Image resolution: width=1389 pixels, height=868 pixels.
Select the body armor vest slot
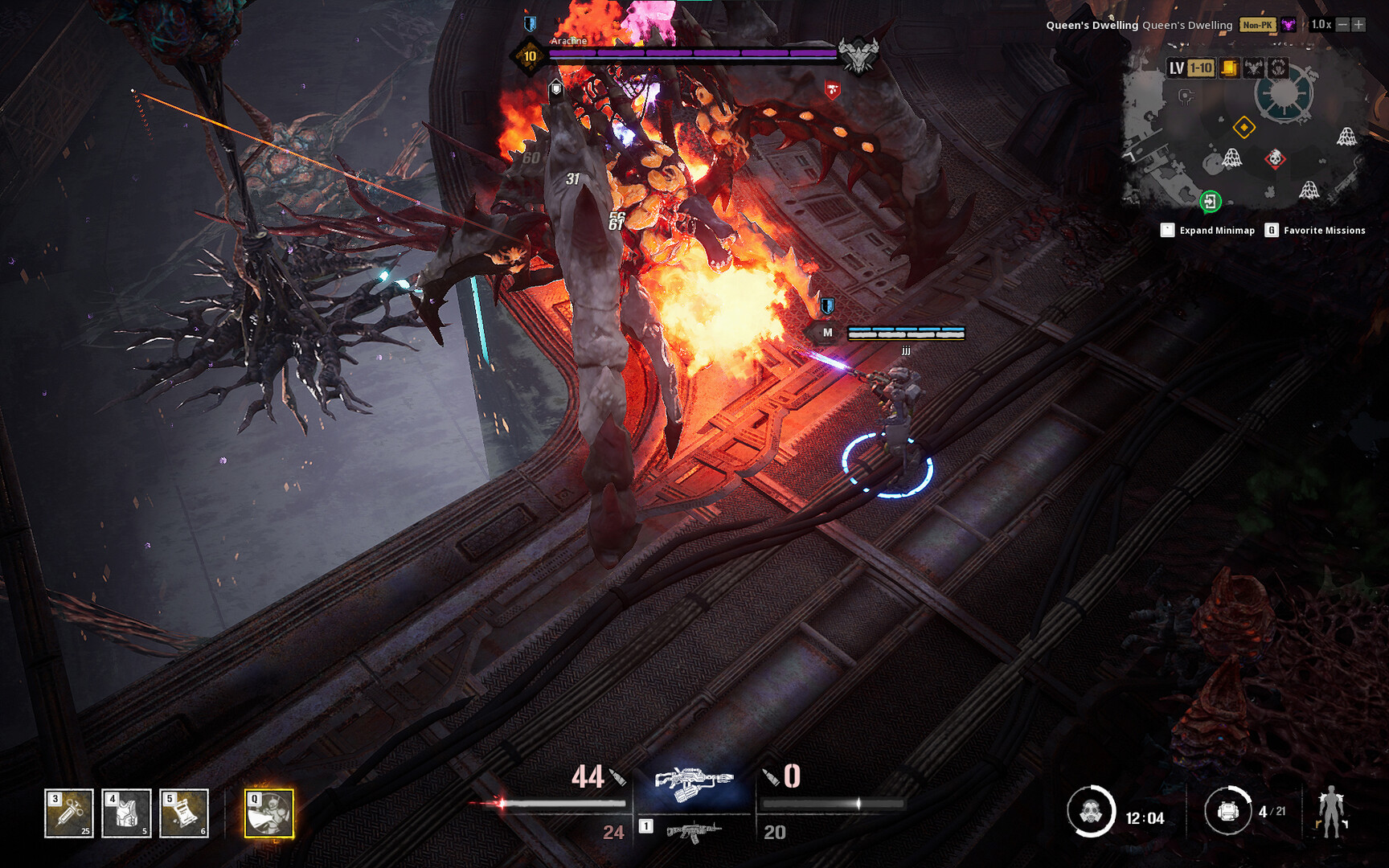(126, 813)
